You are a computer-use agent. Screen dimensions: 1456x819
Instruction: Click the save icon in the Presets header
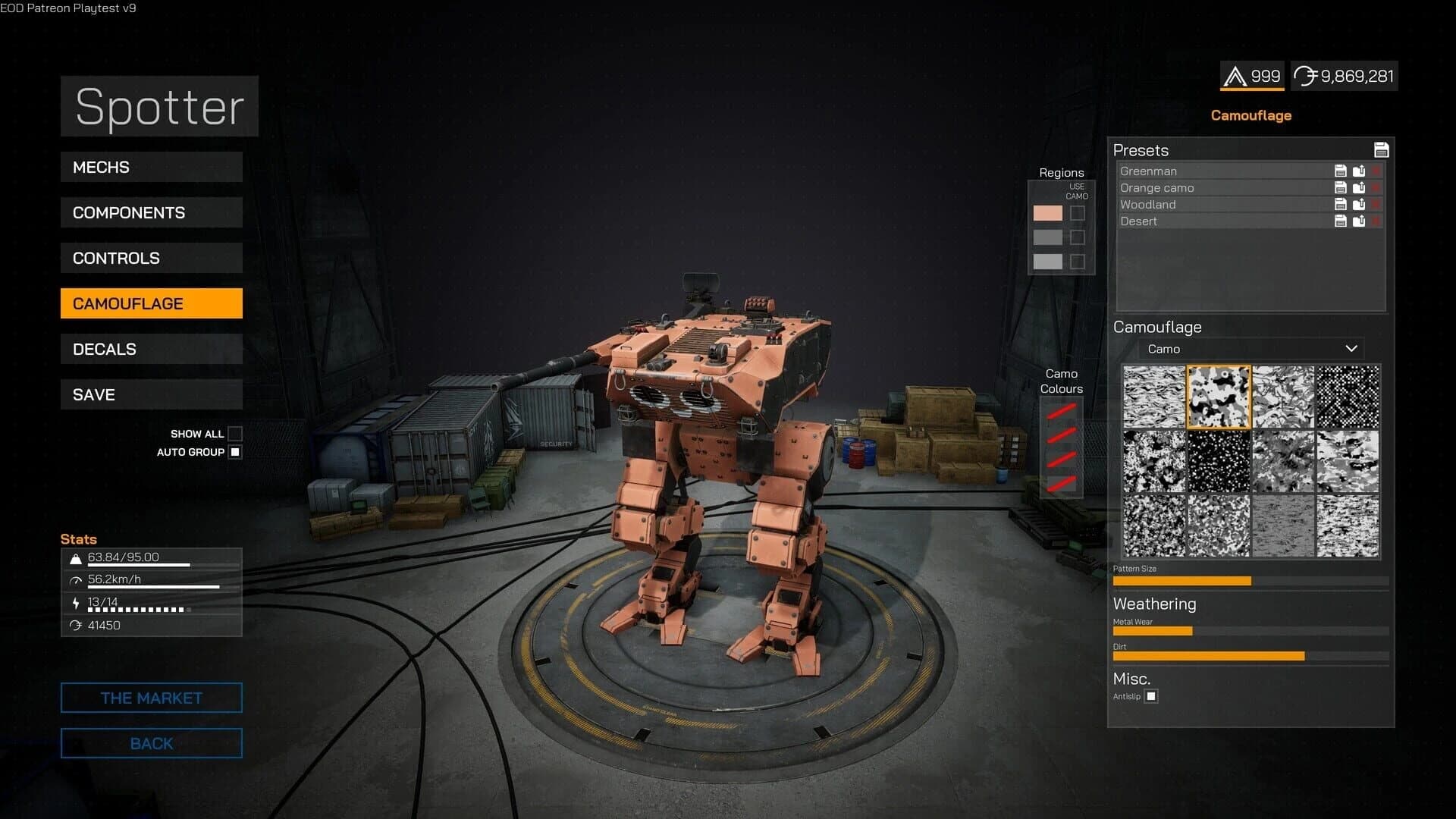[x=1382, y=150]
